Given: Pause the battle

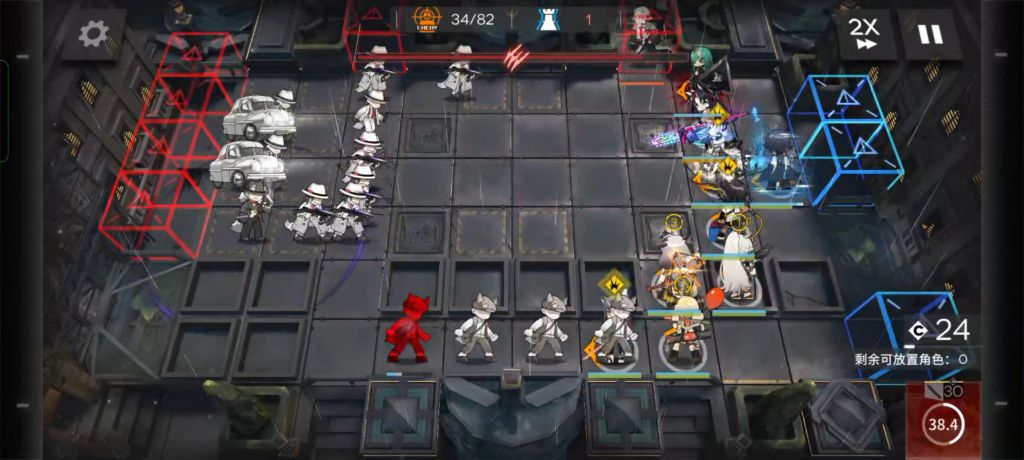Looking at the screenshot, I should (930, 35).
